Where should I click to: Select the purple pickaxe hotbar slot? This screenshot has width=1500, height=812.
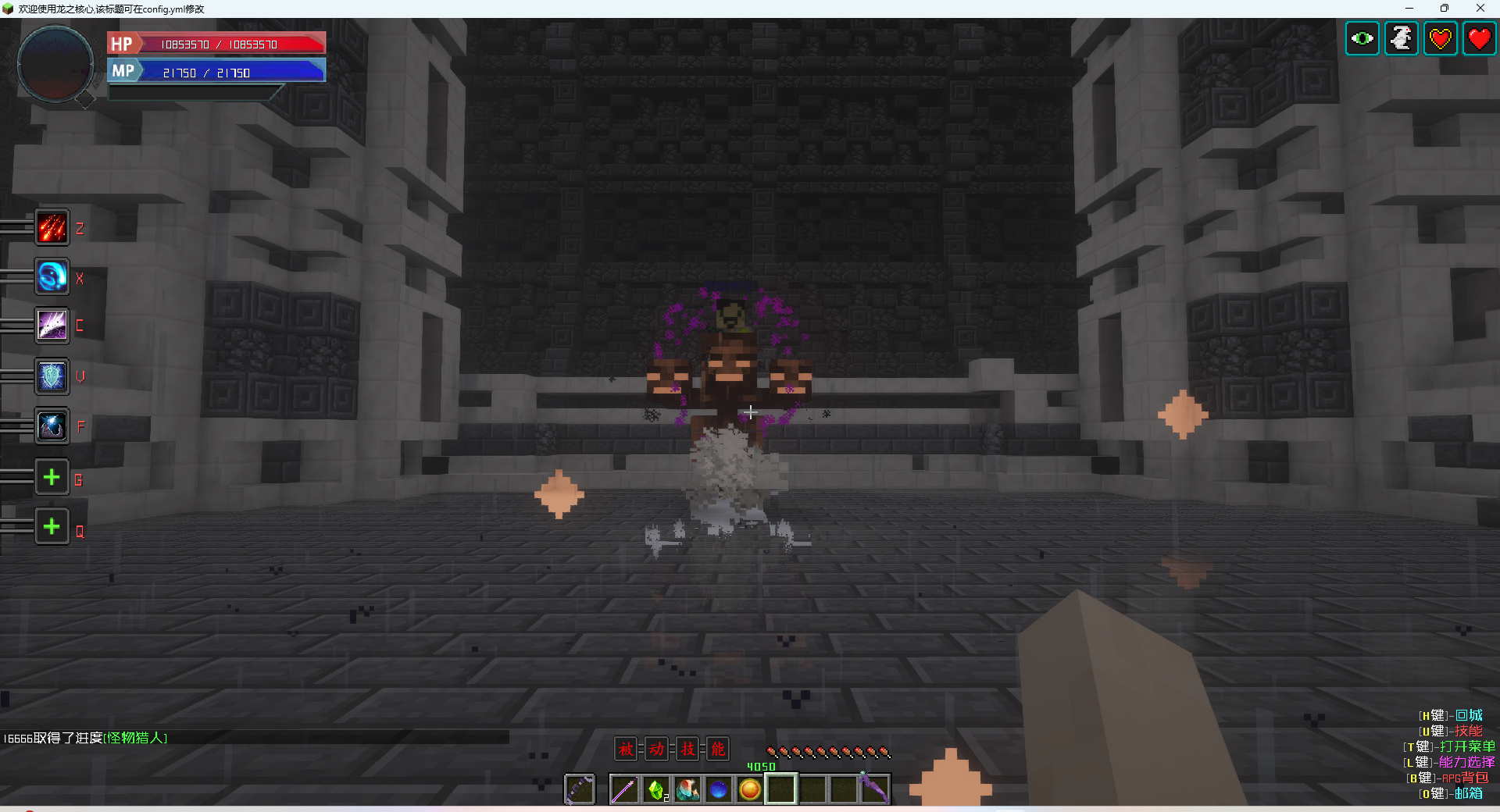[875, 790]
